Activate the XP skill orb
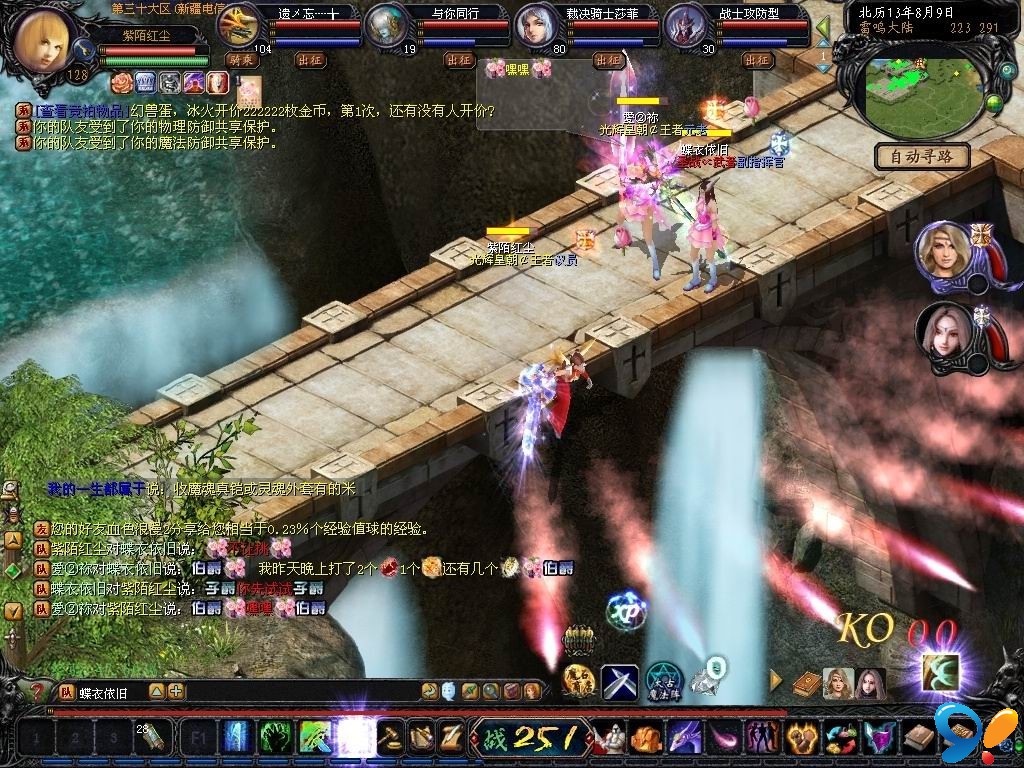 click(x=627, y=611)
